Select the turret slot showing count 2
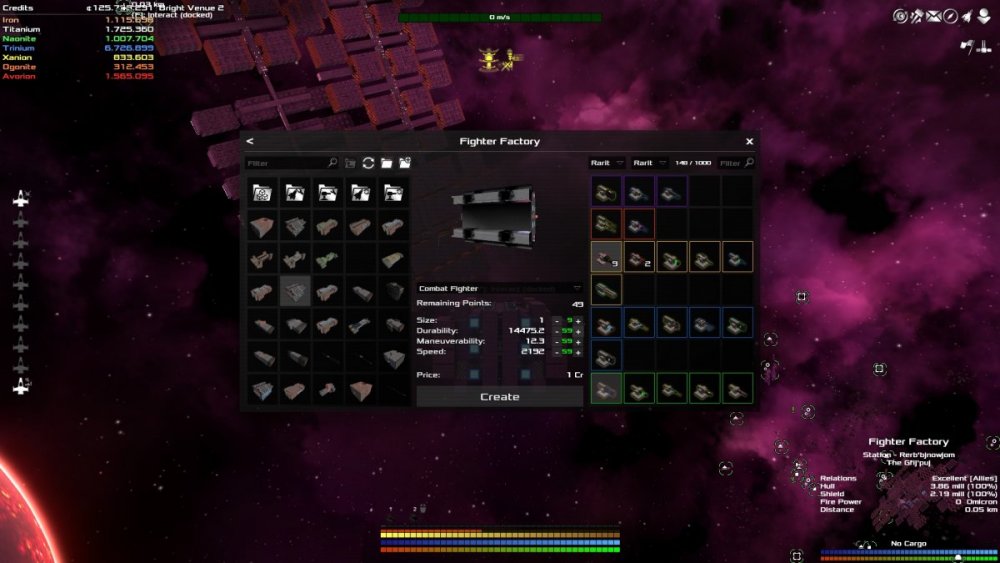Screen dimensions: 1000x563 [x=638, y=257]
